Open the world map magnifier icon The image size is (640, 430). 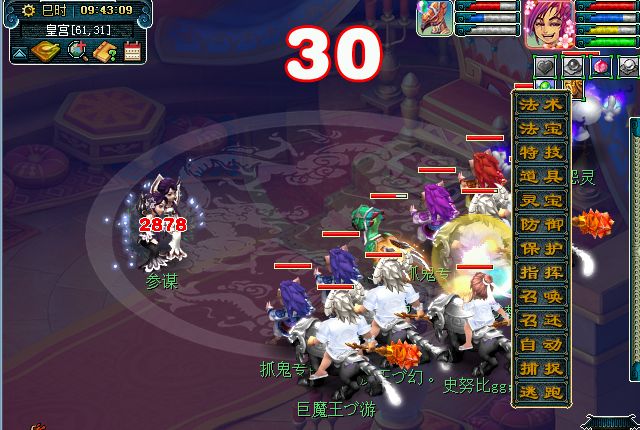tap(77, 51)
